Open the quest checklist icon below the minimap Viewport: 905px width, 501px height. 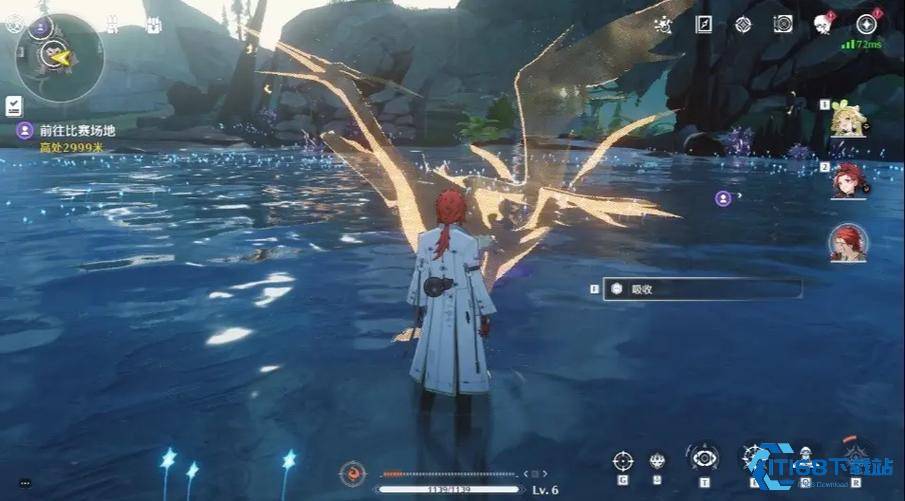[x=14, y=105]
